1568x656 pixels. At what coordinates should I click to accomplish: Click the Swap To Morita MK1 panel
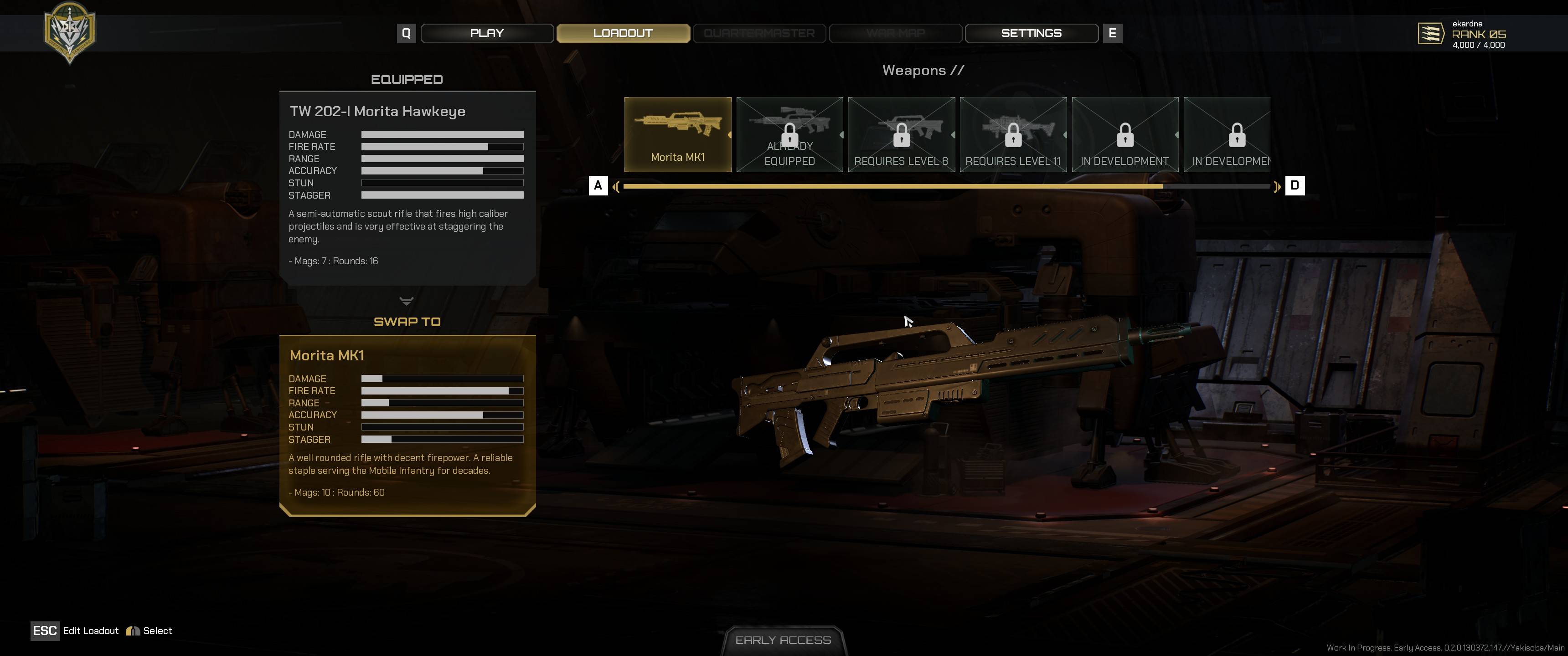point(407,425)
